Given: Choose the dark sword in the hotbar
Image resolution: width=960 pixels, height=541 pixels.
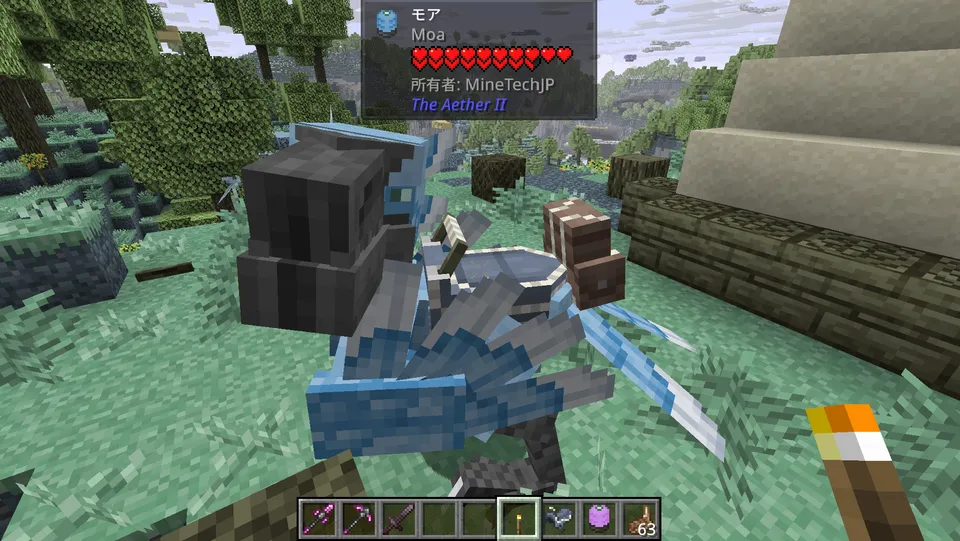Looking at the screenshot, I should click(x=397, y=518).
